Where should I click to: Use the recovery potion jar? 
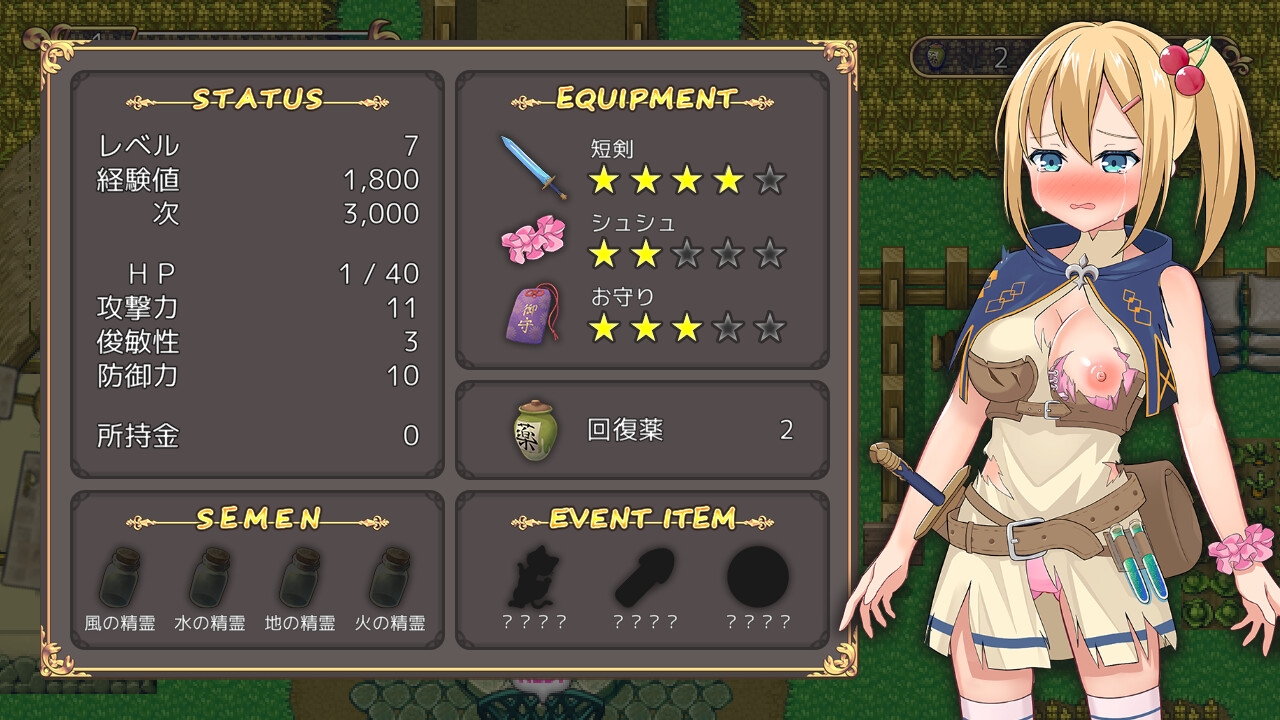click(x=533, y=431)
